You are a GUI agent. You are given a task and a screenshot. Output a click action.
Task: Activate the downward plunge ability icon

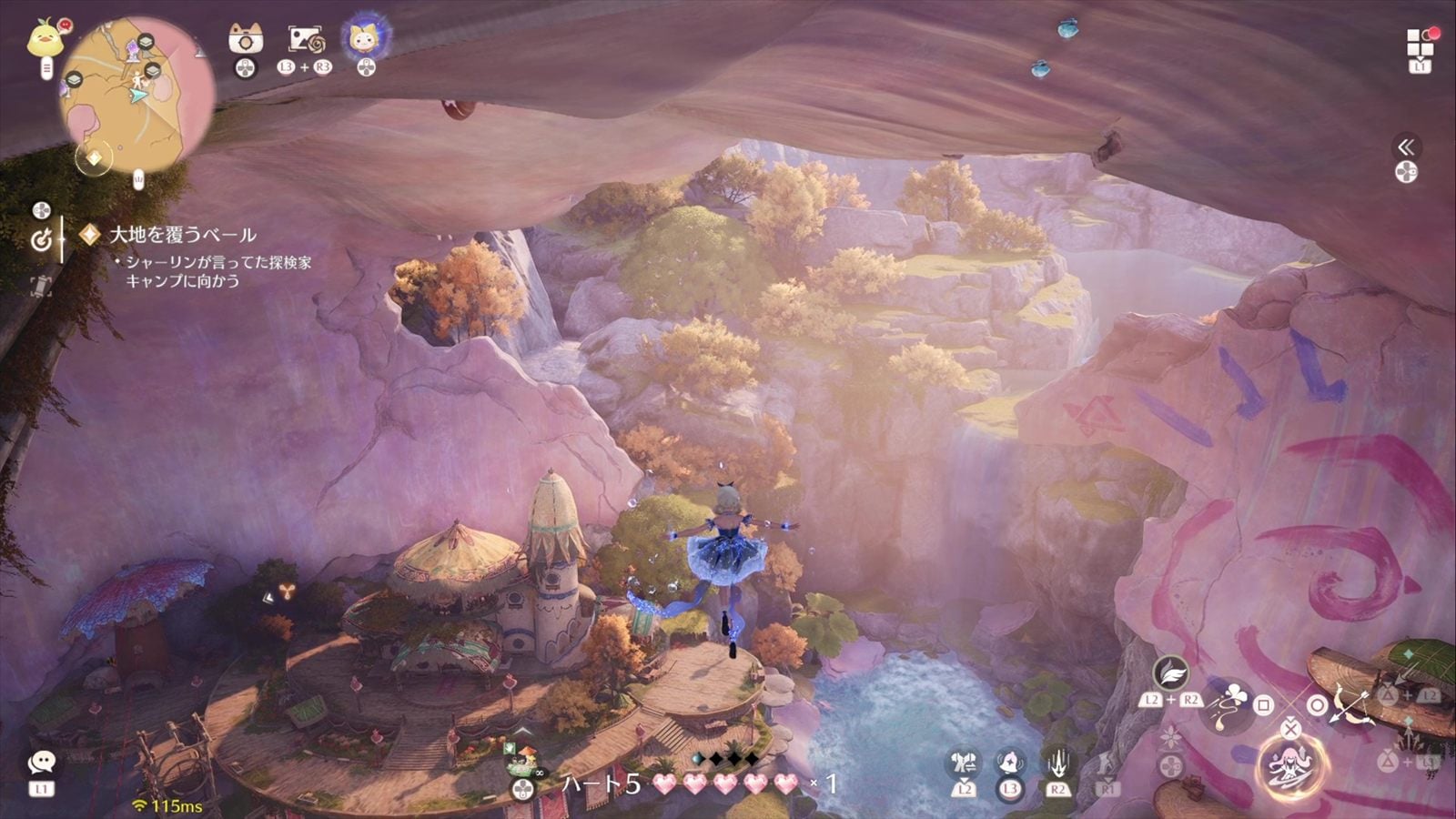click(x=1057, y=763)
